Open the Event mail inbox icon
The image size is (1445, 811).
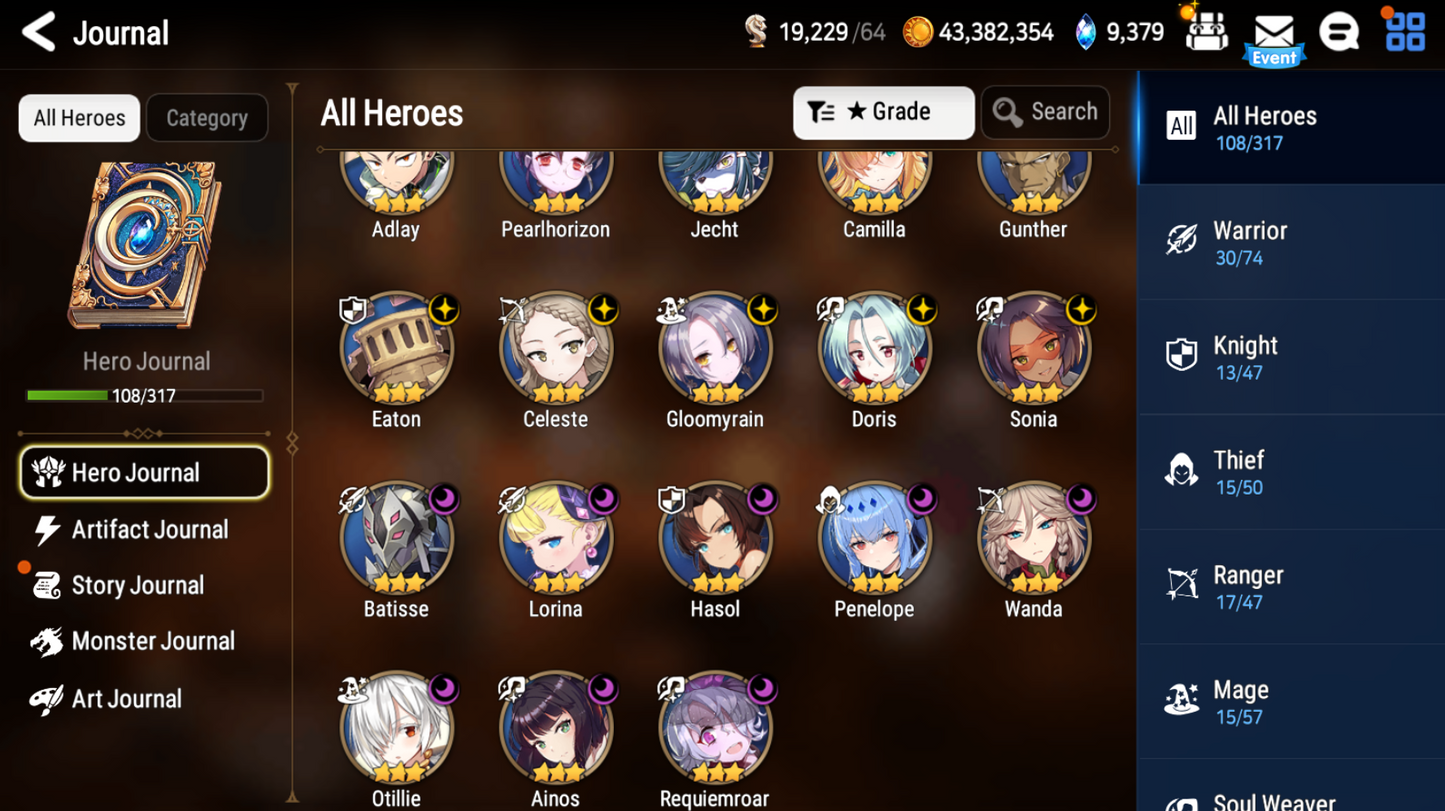tap(1274, 32)
